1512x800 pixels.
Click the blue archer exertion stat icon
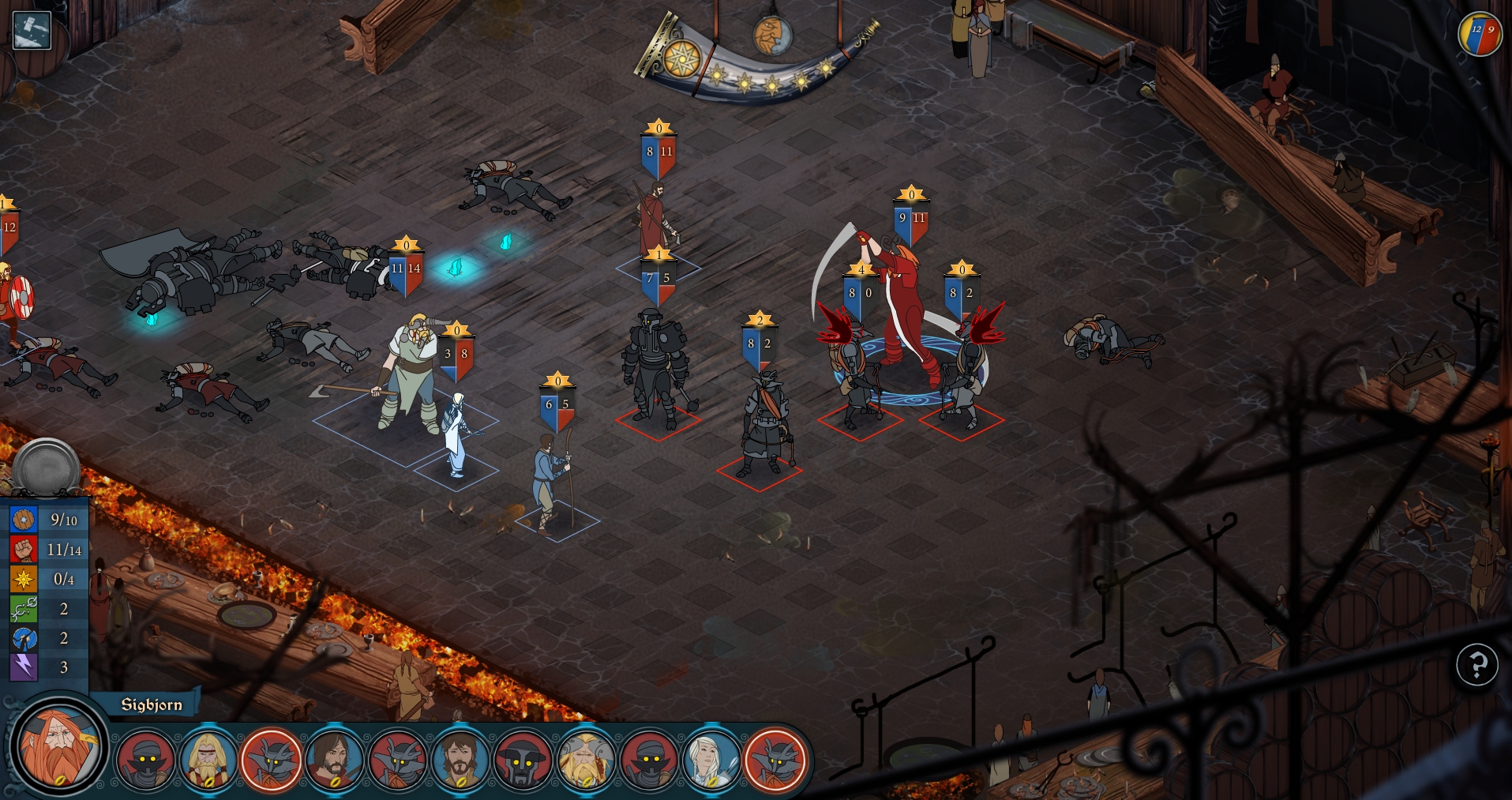22,638
